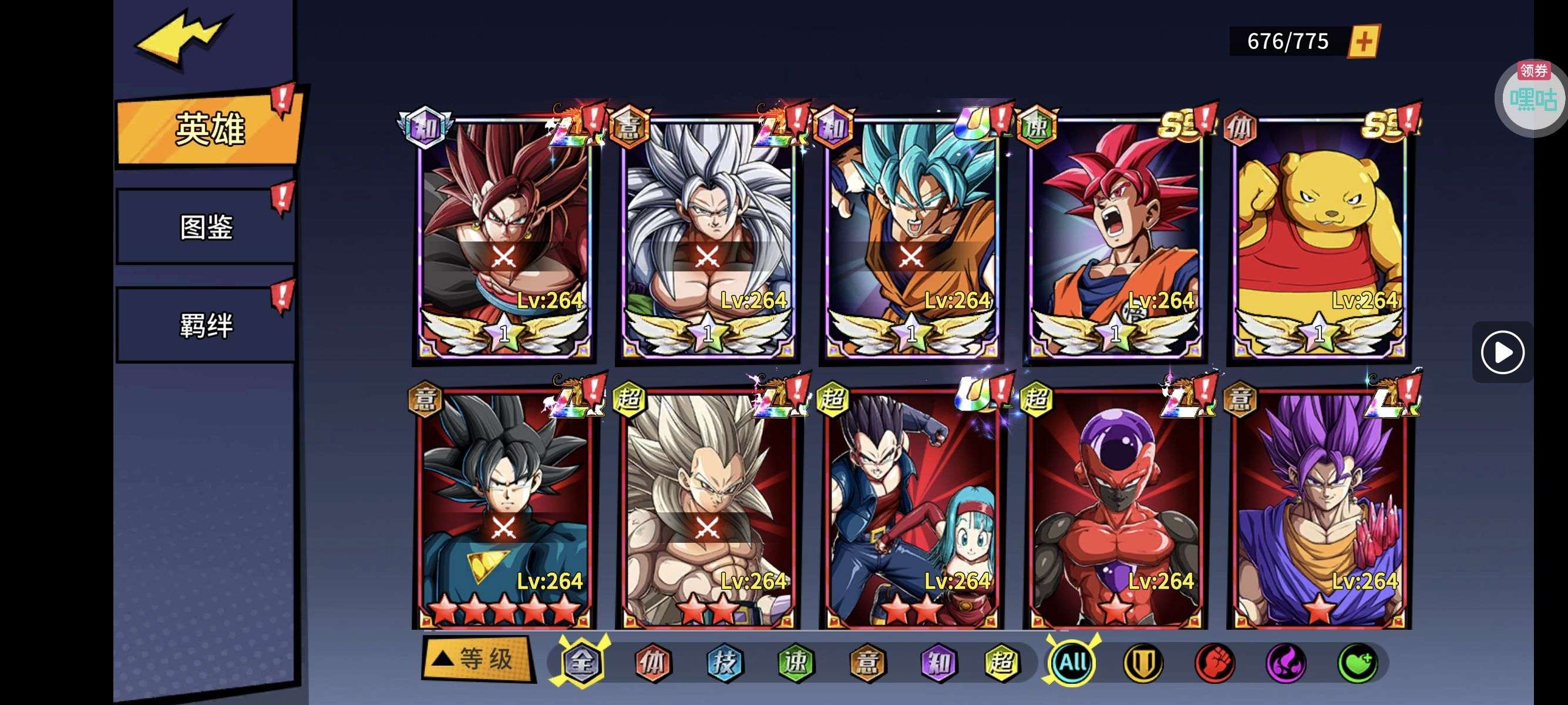The height and width of the screenshot is (705, 1568).
Task: Choose the red-haired Super Saiyan God card
Action: click(x=1115, y=237)
